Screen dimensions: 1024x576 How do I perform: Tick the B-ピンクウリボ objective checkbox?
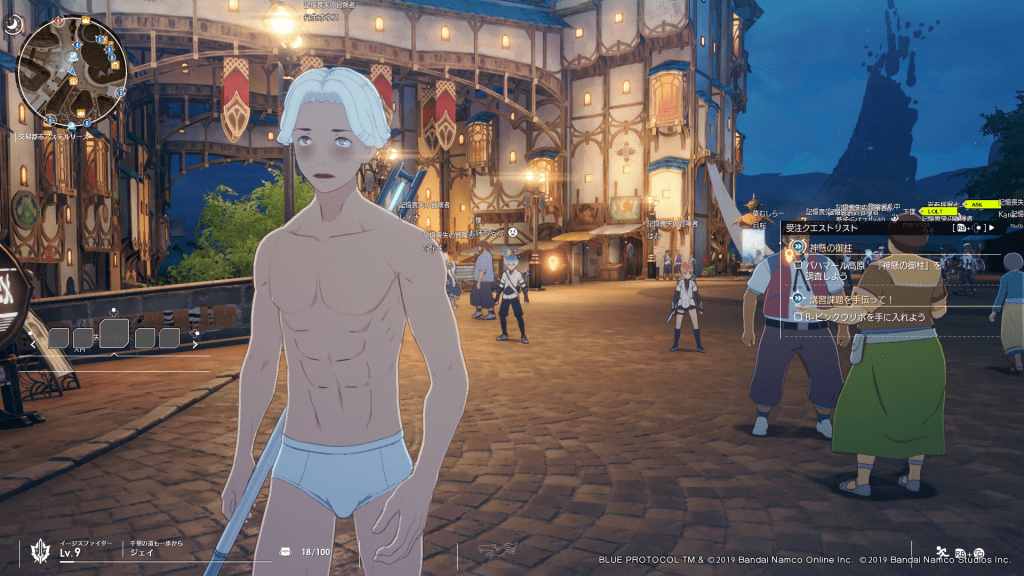coord(798,317)
